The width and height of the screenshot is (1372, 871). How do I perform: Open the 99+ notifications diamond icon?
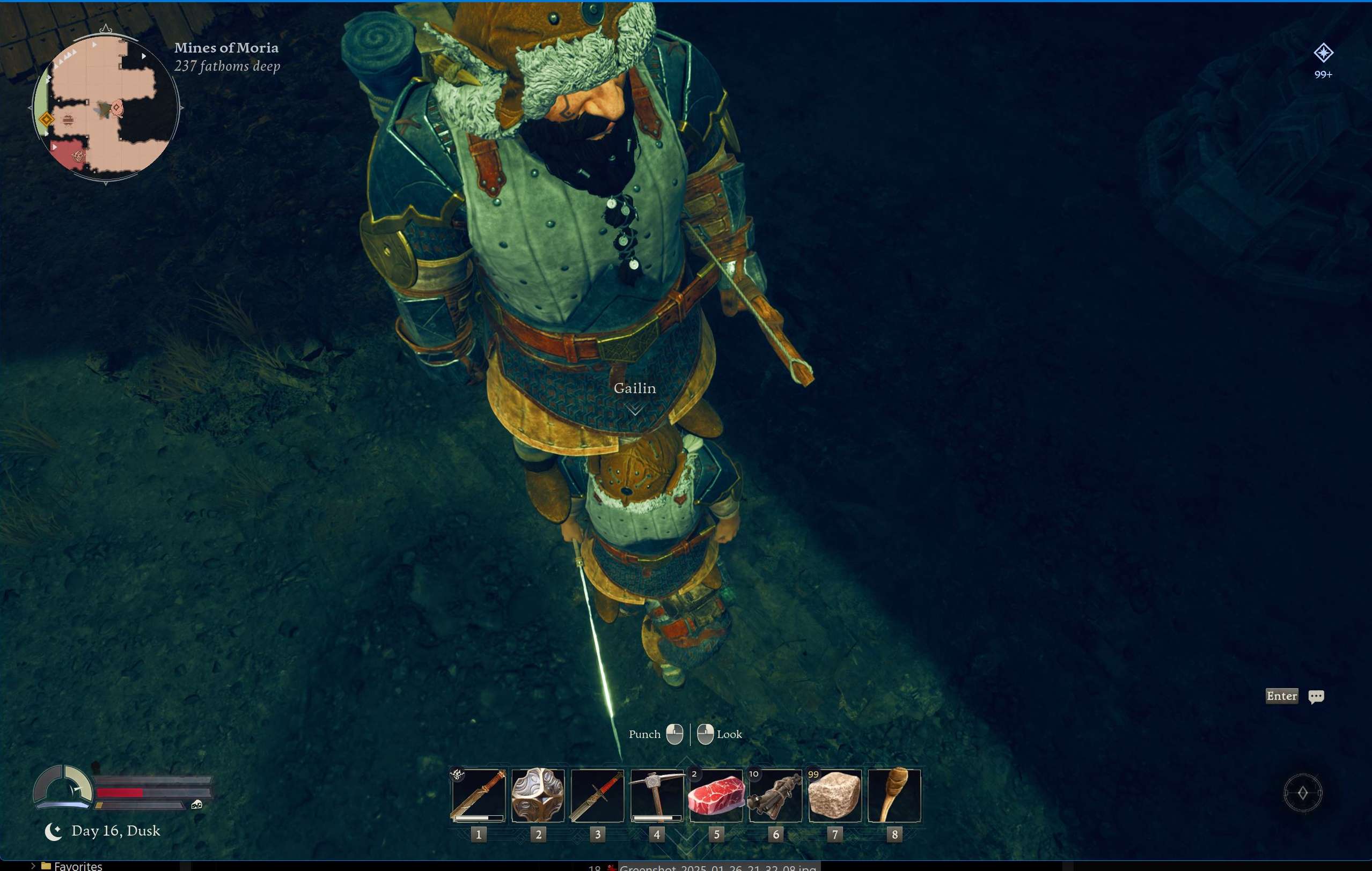pyautogui.click(x=1323, y=53)
